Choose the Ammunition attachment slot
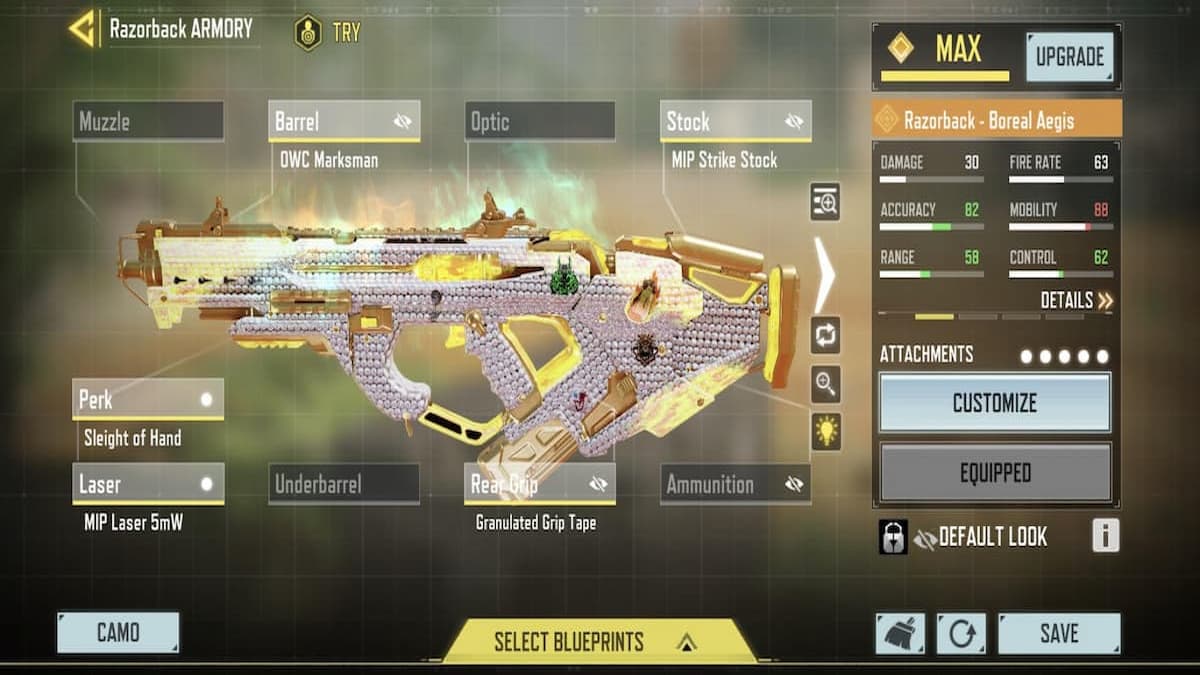Viewport: 1200px width, 675px height. point(736,485)
